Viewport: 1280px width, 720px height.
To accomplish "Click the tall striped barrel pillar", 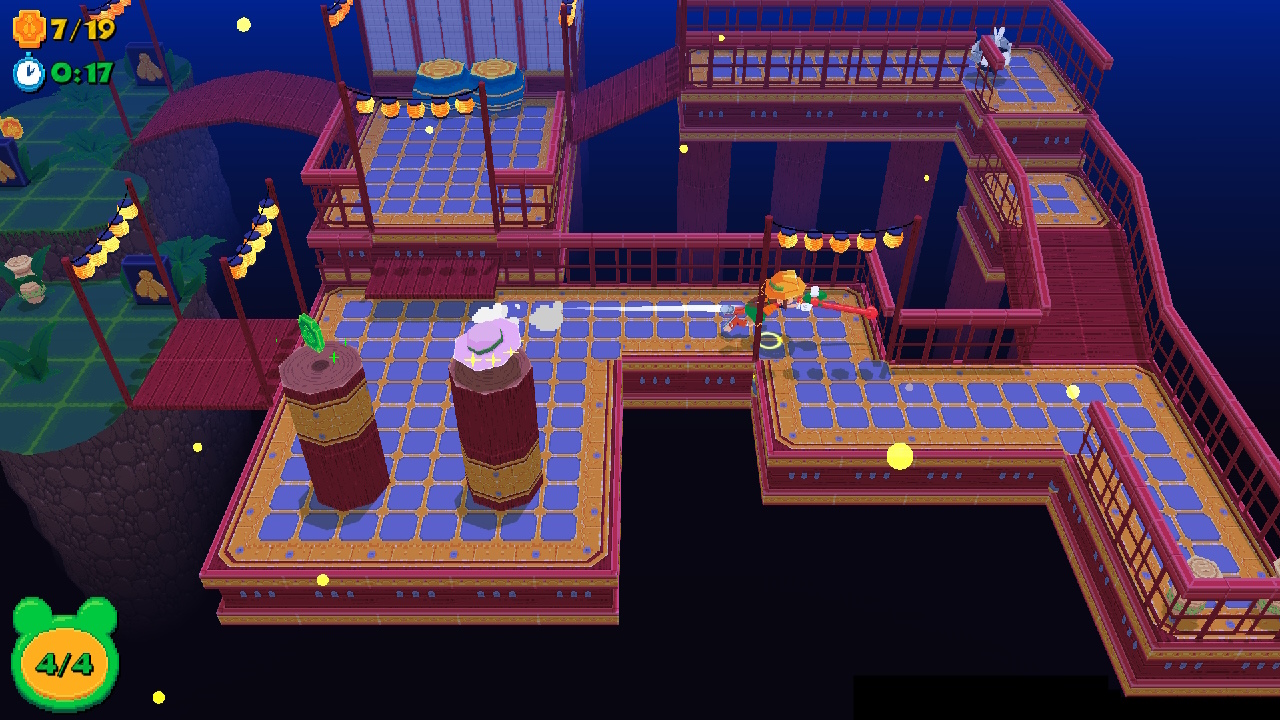I will tap(495, 440).
